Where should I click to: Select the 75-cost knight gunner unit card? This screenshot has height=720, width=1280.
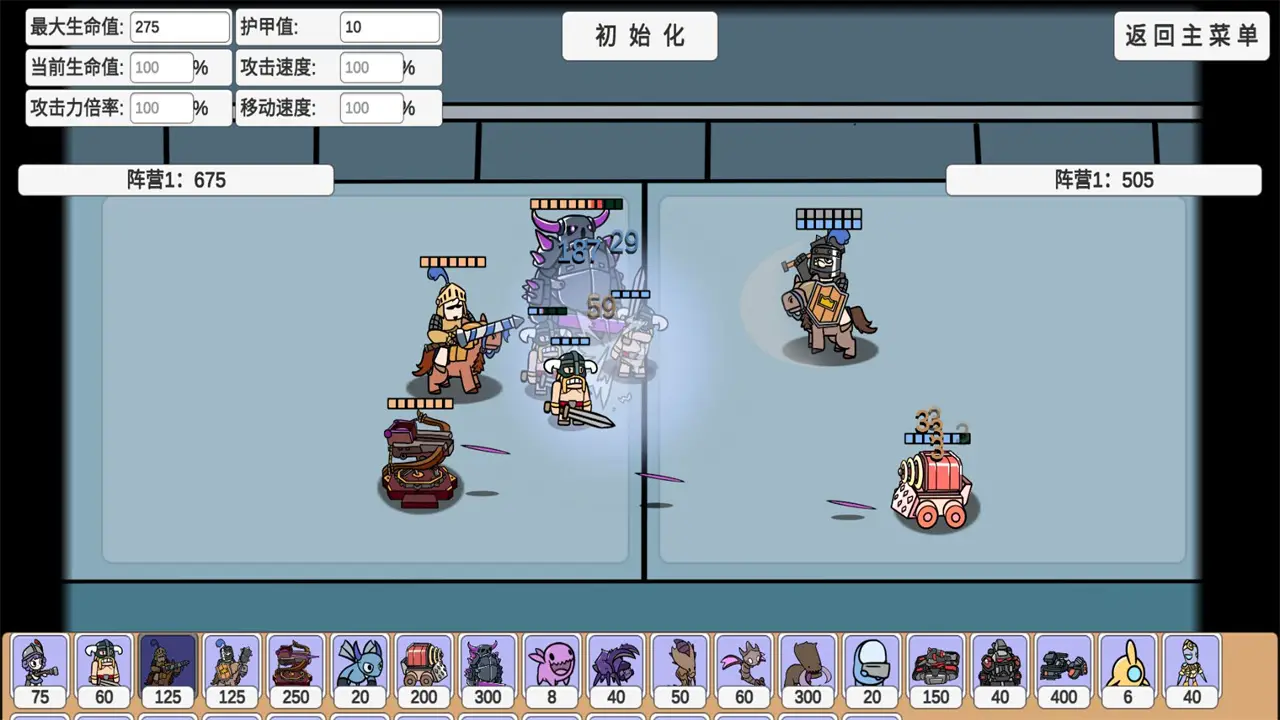[40, 670]
